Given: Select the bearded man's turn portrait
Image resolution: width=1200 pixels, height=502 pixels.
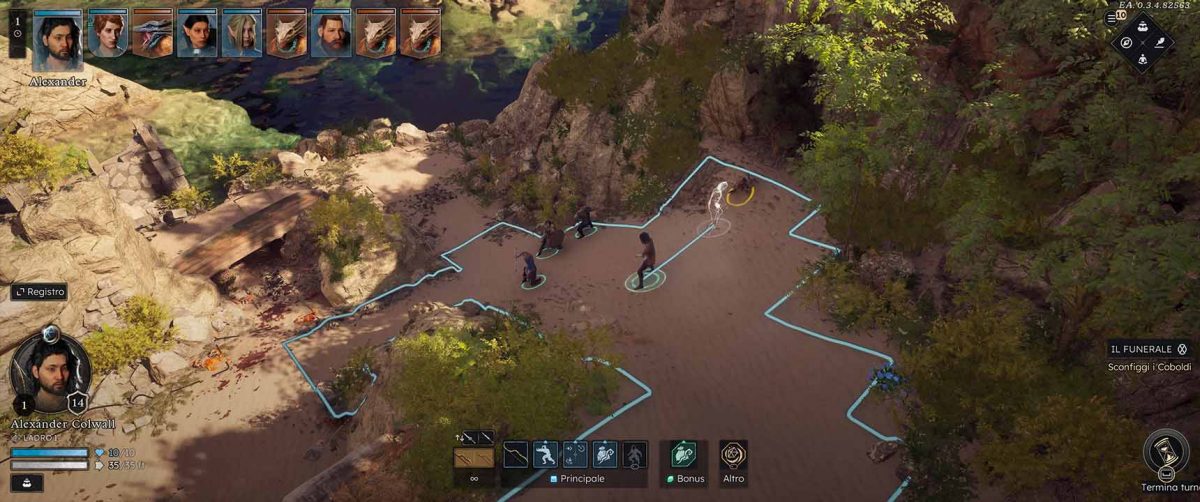Looking at the screenshot, I should pyautogui.click(x=331, y=34).
